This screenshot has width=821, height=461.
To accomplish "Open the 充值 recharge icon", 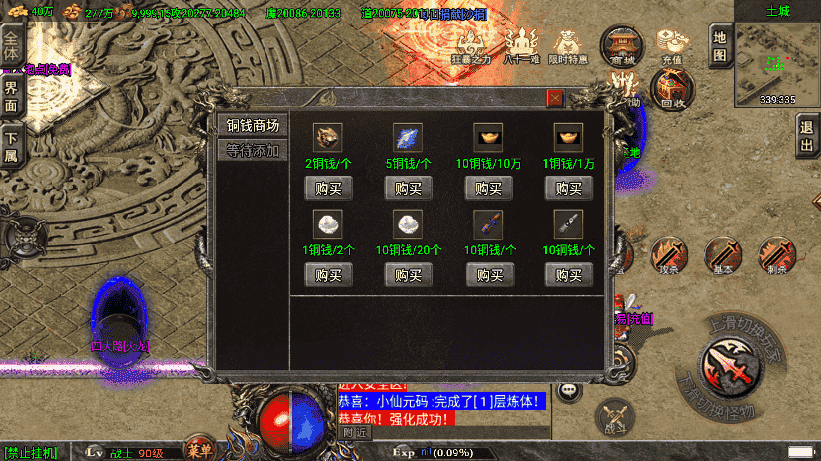I will pyautogui.click(x=671, y=46).
